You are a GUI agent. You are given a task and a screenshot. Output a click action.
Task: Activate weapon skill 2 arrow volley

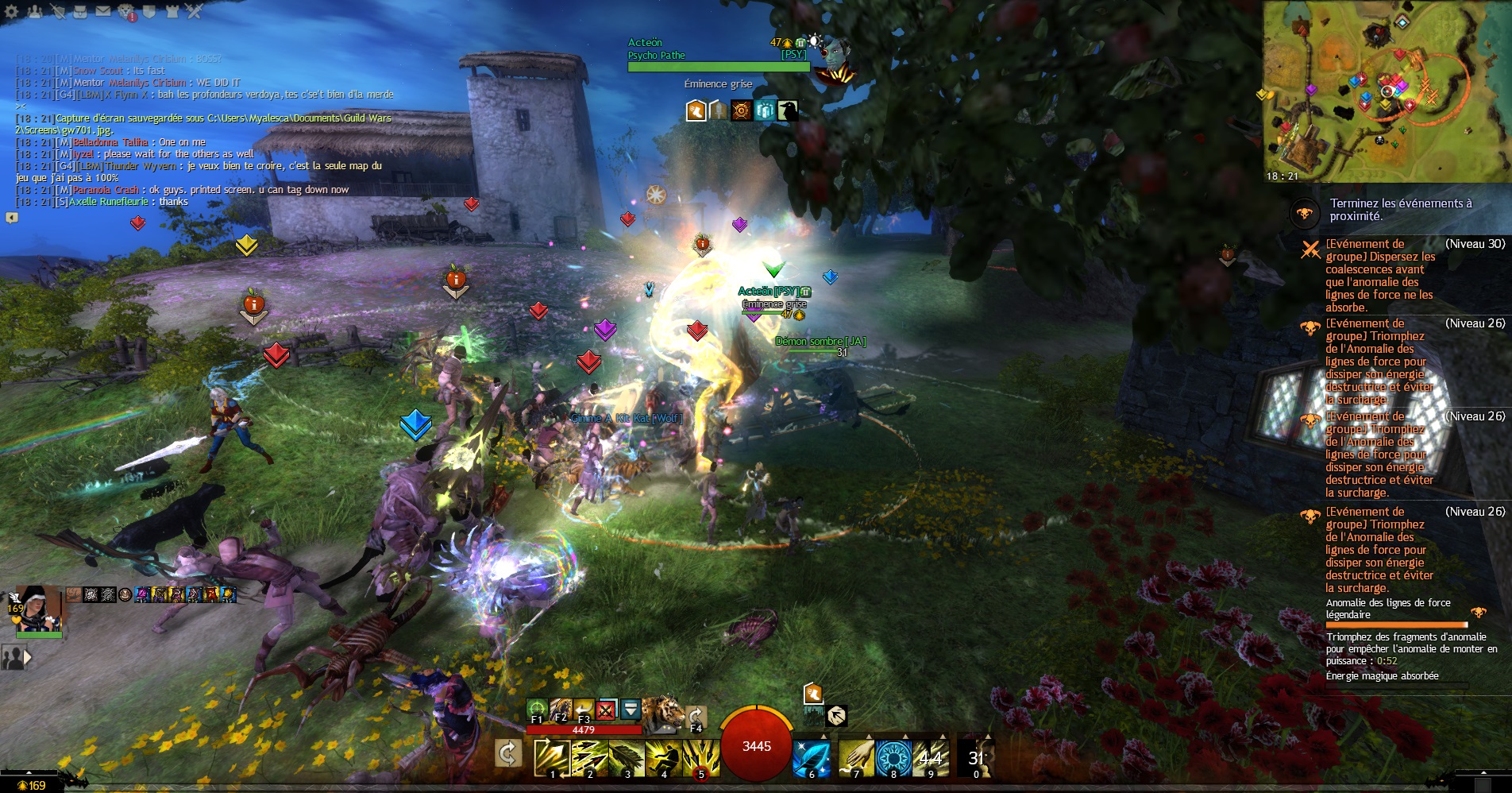[x=589, y=757]
